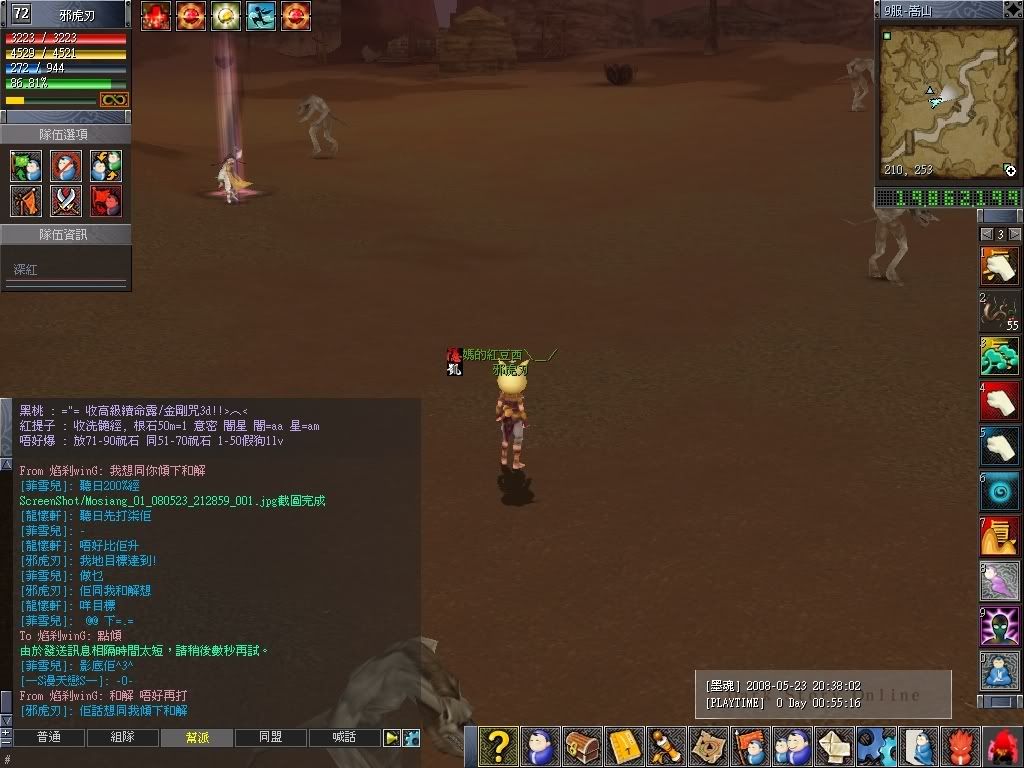Open the yellow book icon

[x=625, y=747]
